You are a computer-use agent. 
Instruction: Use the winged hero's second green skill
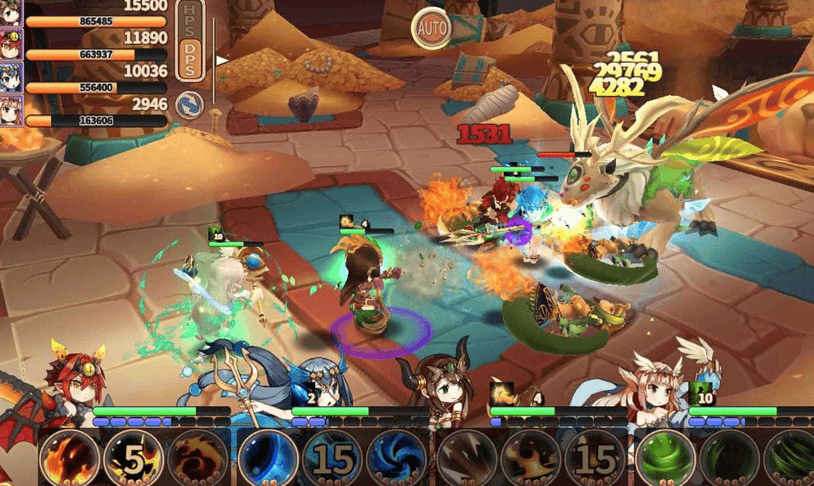click(728, 458)
